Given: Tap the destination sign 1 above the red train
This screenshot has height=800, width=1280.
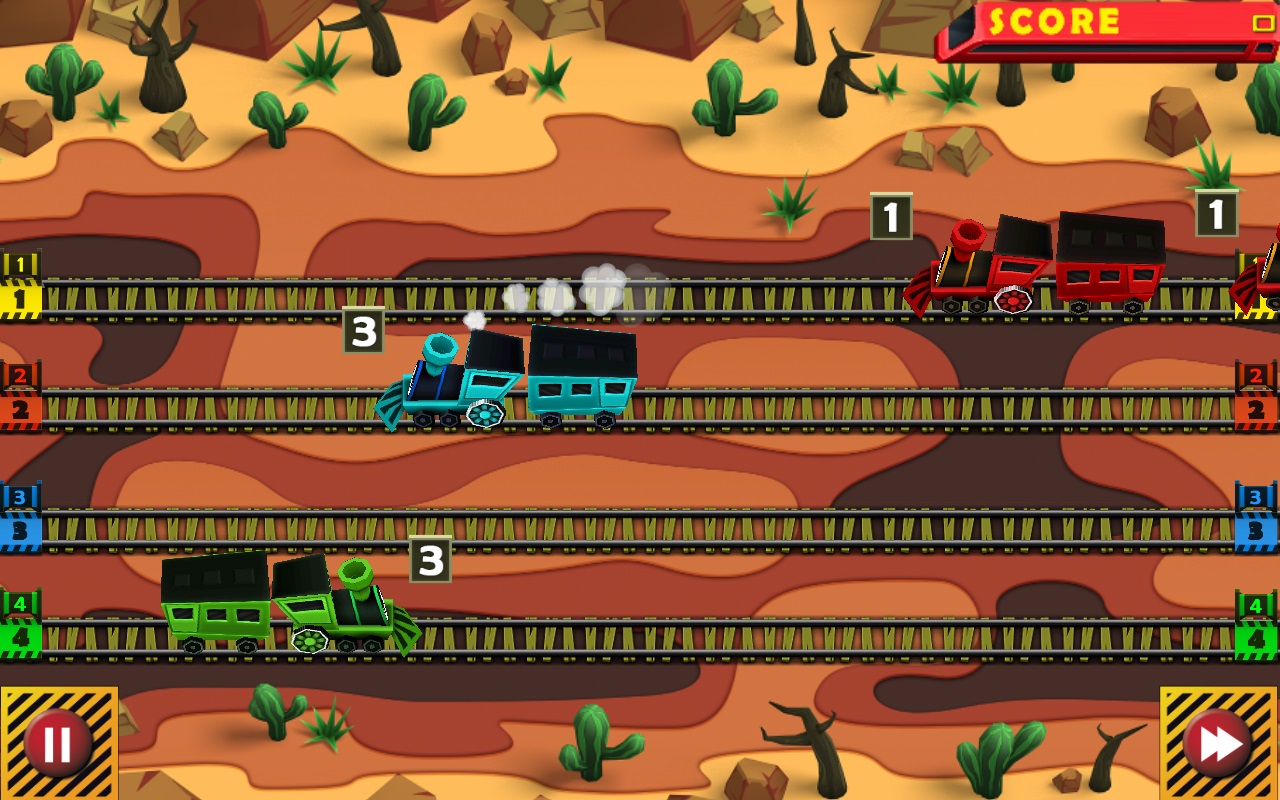Looking at the screenshot, I should [x=891, y=214].
